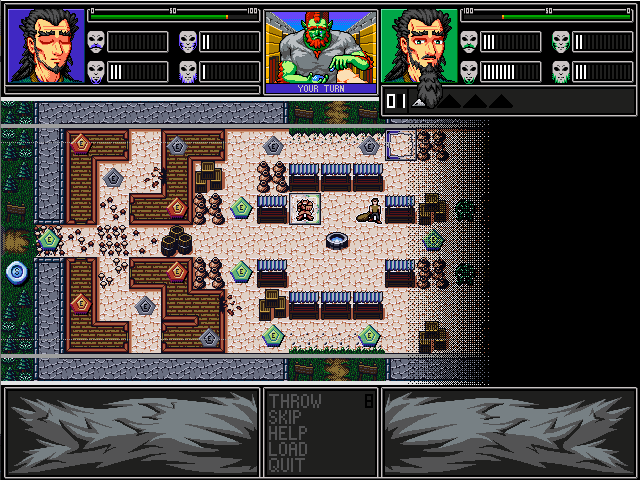Open the HELP option

pos(288,434)
